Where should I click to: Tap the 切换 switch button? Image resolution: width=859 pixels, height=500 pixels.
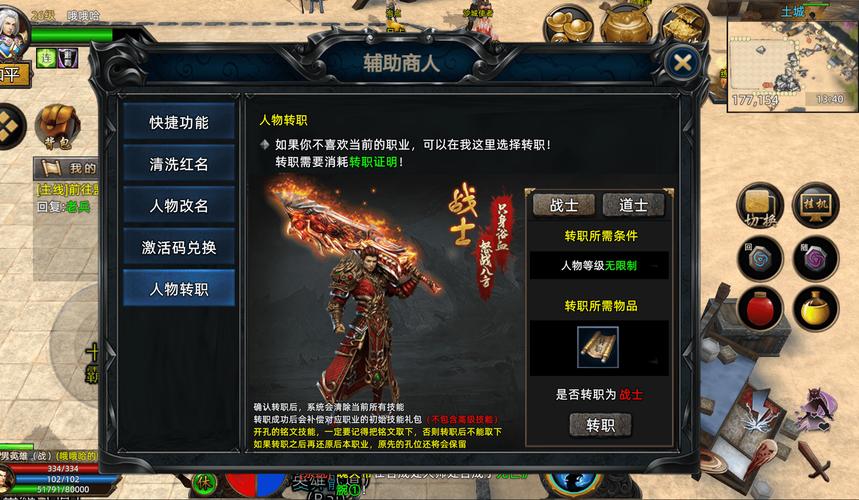pos(759,205)
